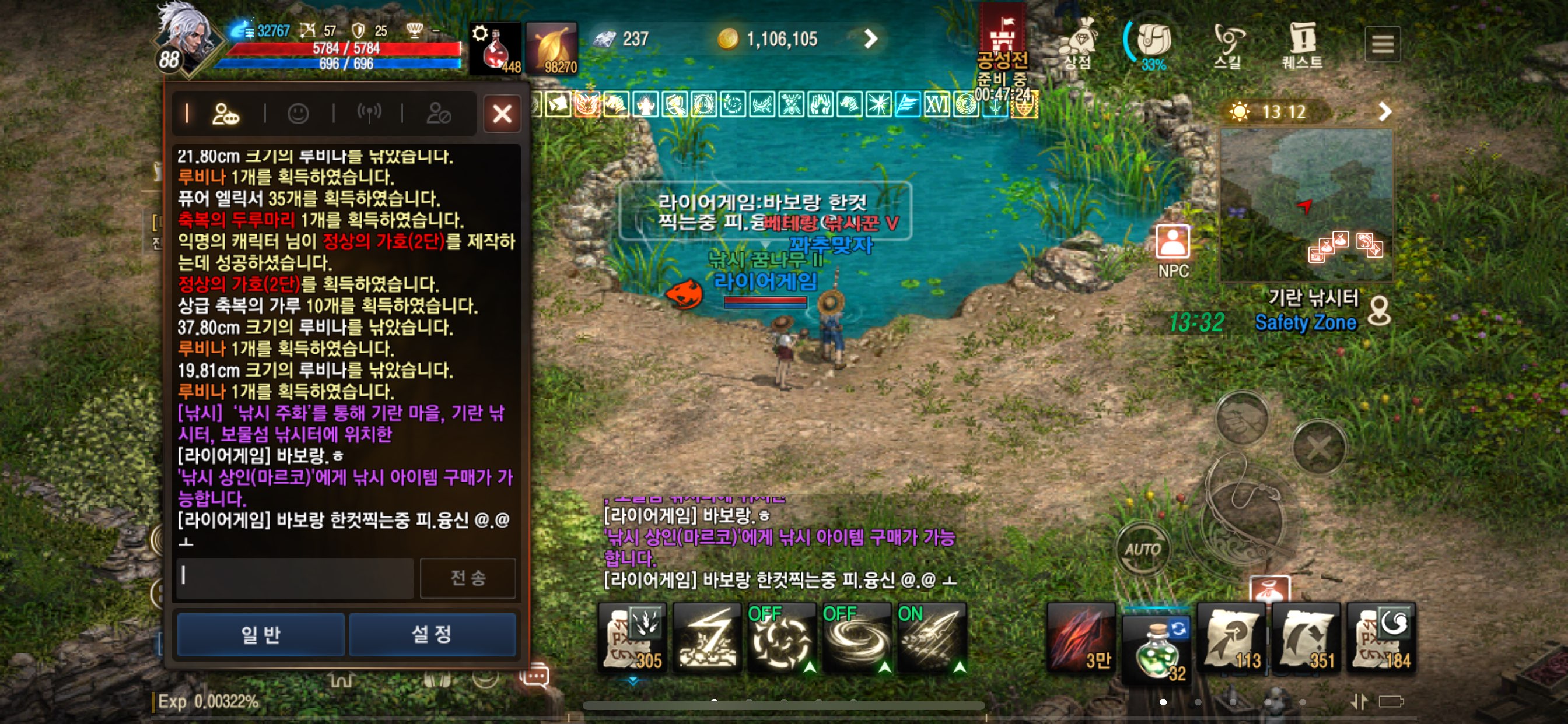
Task: Turn on the first OFF skill toggle
Action: click(783, 638)
